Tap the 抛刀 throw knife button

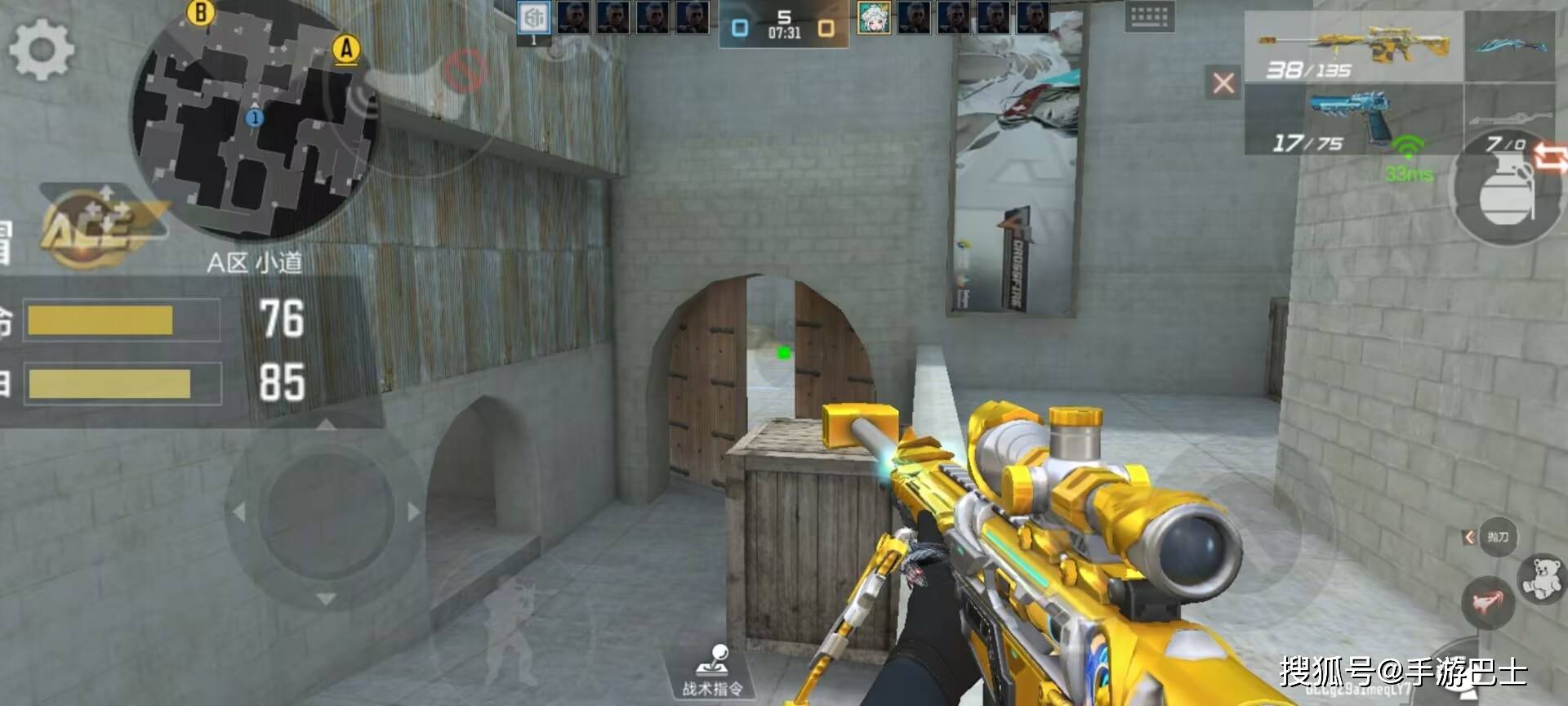tap(1498, 537)
